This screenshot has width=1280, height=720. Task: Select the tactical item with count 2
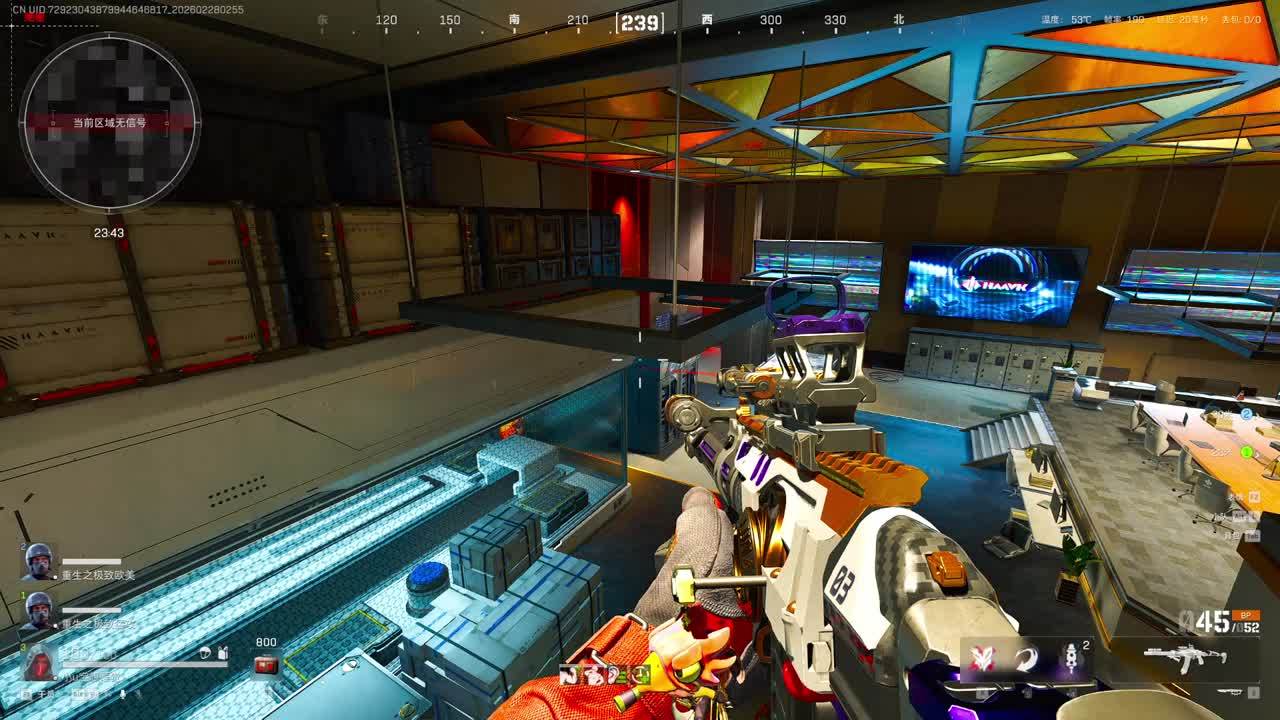[x=1072, y=659]
